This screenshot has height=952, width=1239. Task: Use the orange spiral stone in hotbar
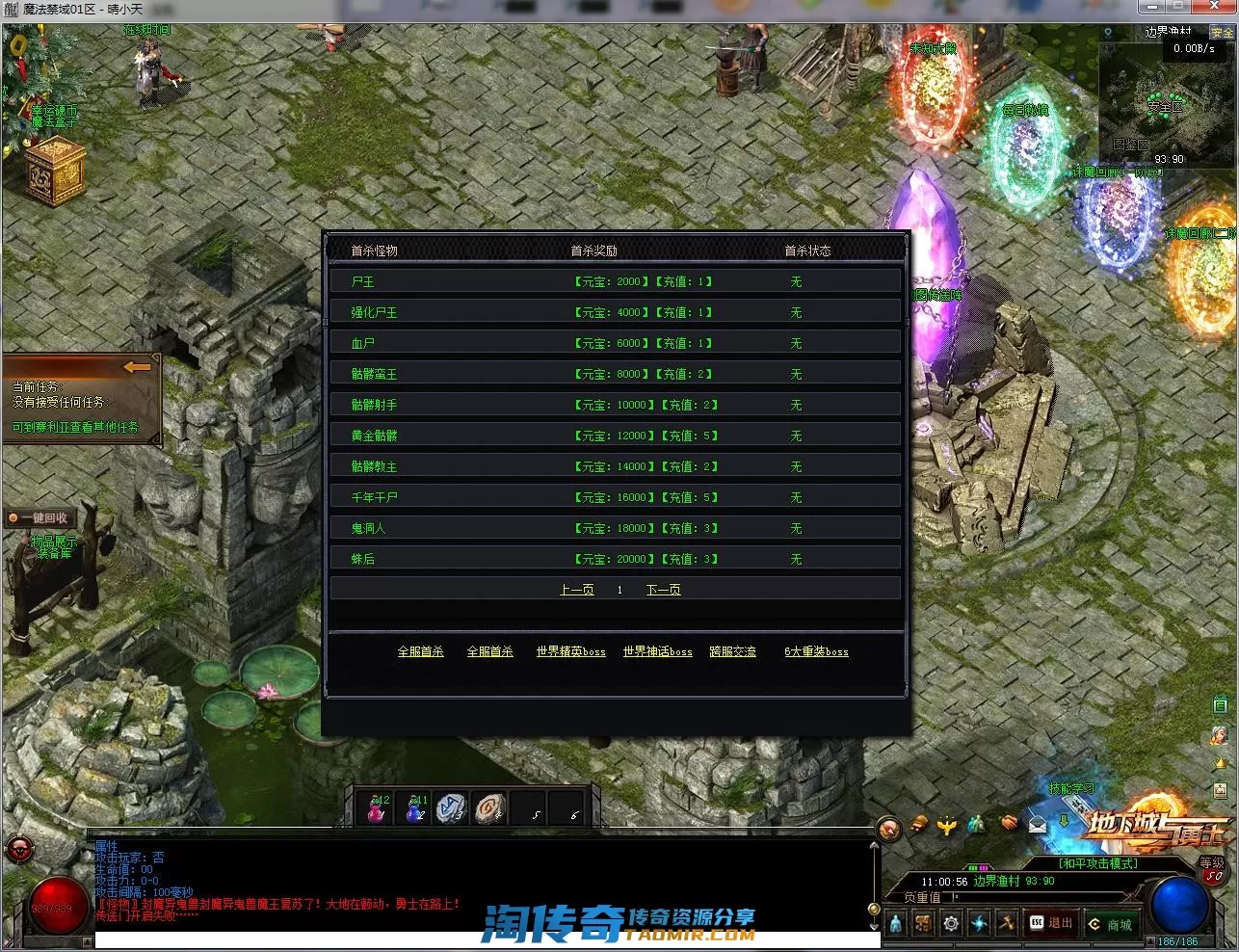tap(489, 808)
